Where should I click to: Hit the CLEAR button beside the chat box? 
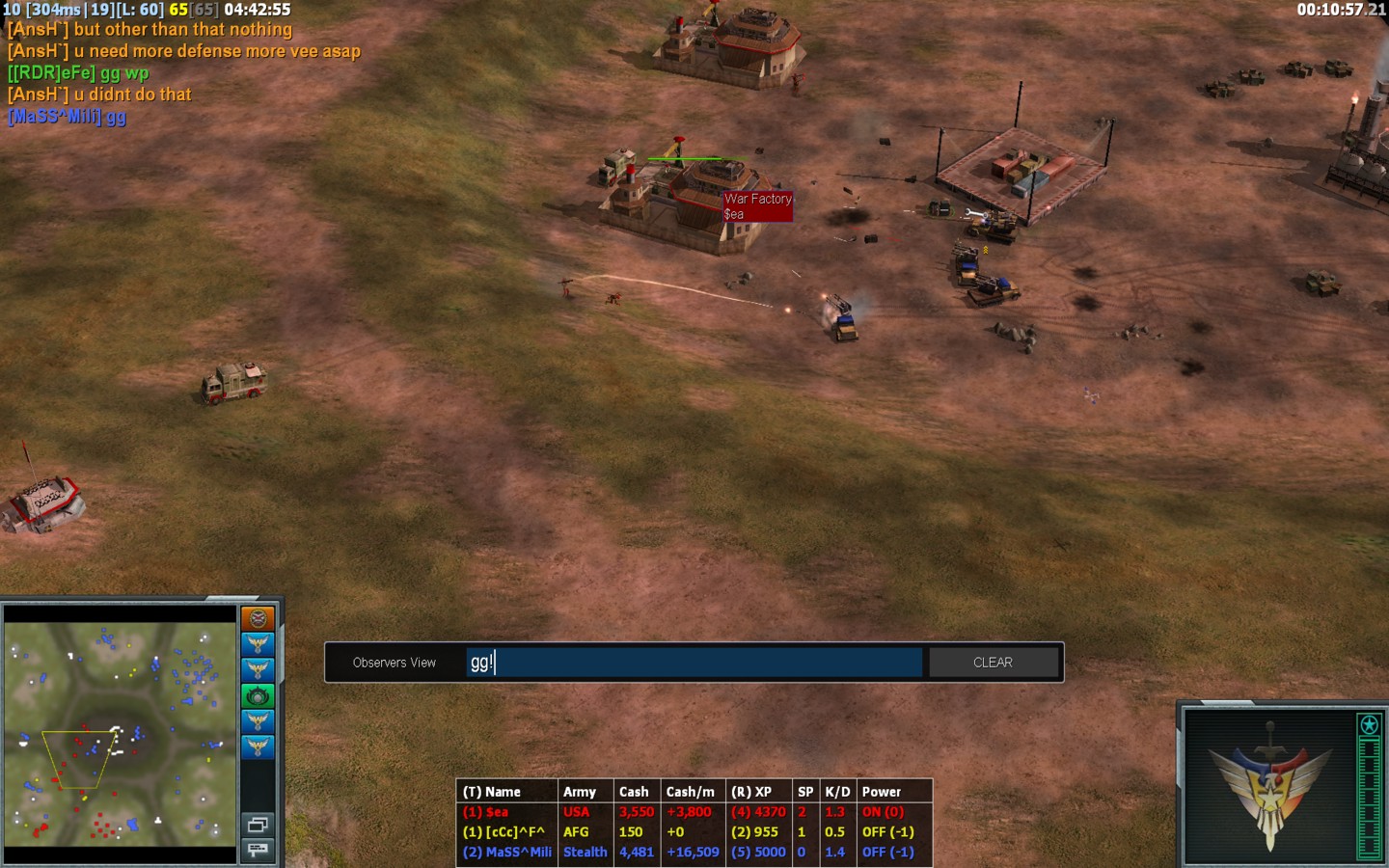(x=993, y=663)
